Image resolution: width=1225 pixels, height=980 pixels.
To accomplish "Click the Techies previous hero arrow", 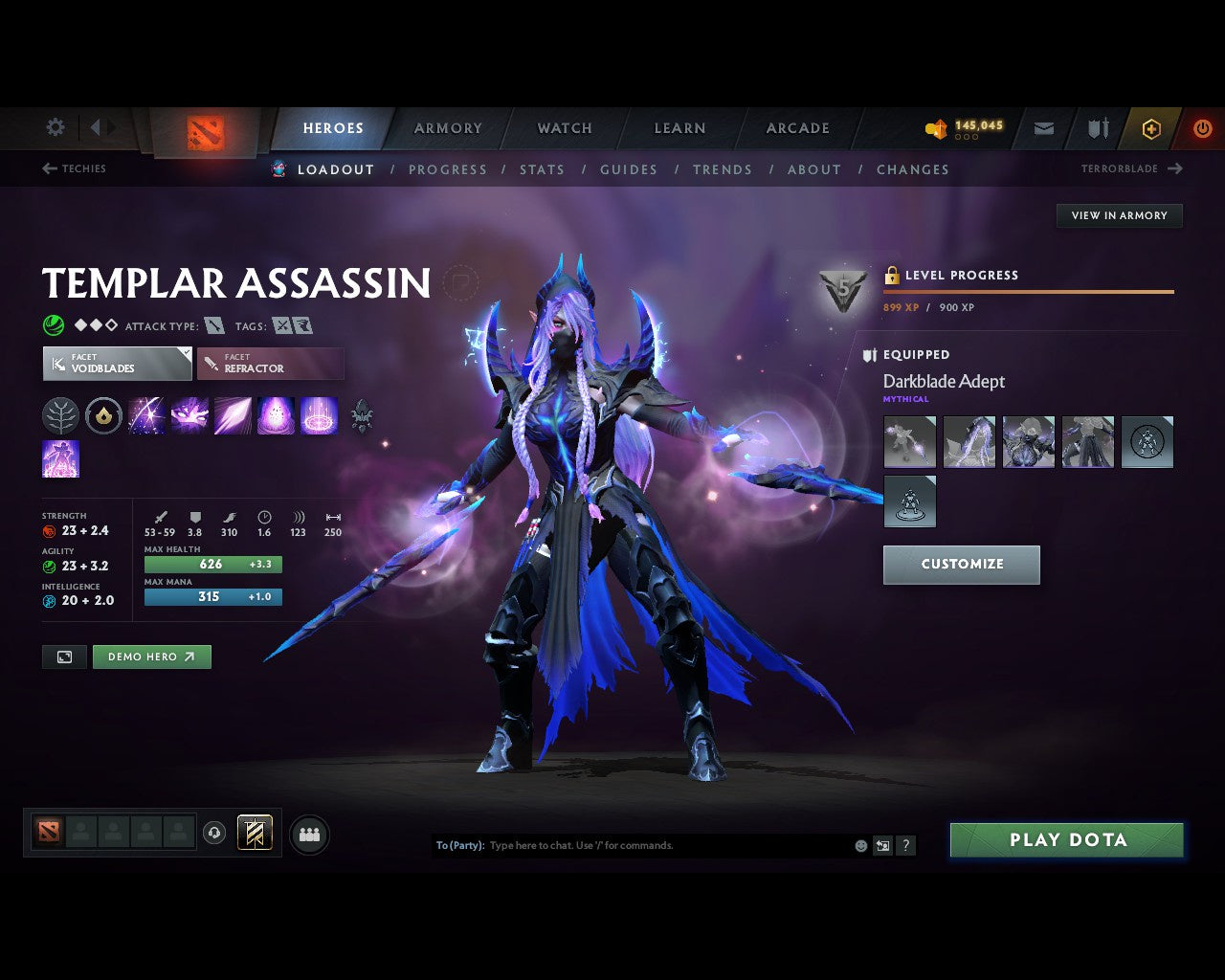I will pyautogui.click(x=48, y=168).
